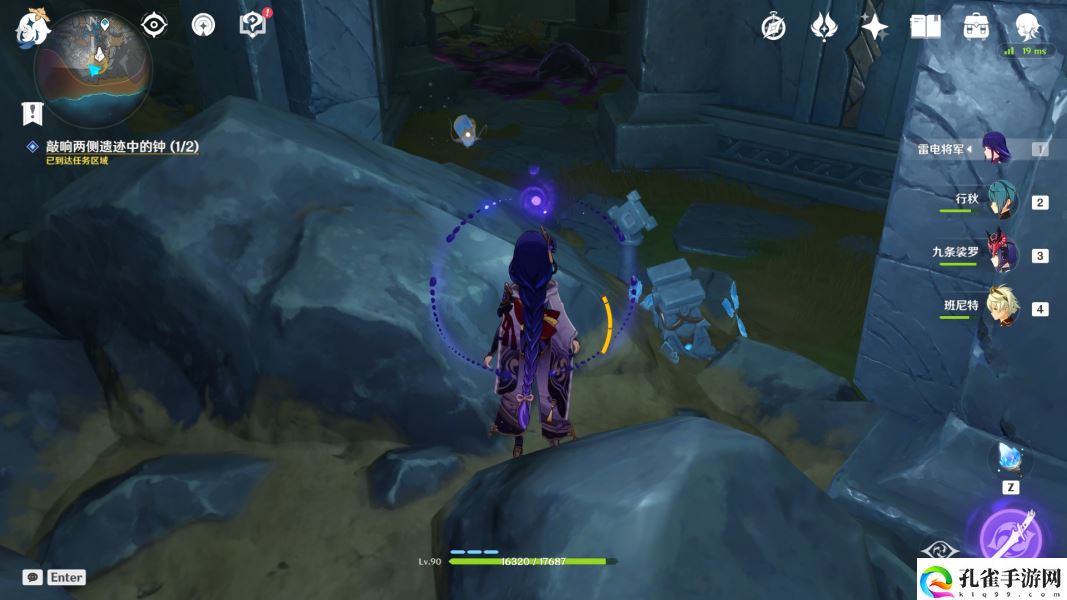Select party member 雷电将军
This screenshot has height=600, width=1067.
pos(1000,149)
